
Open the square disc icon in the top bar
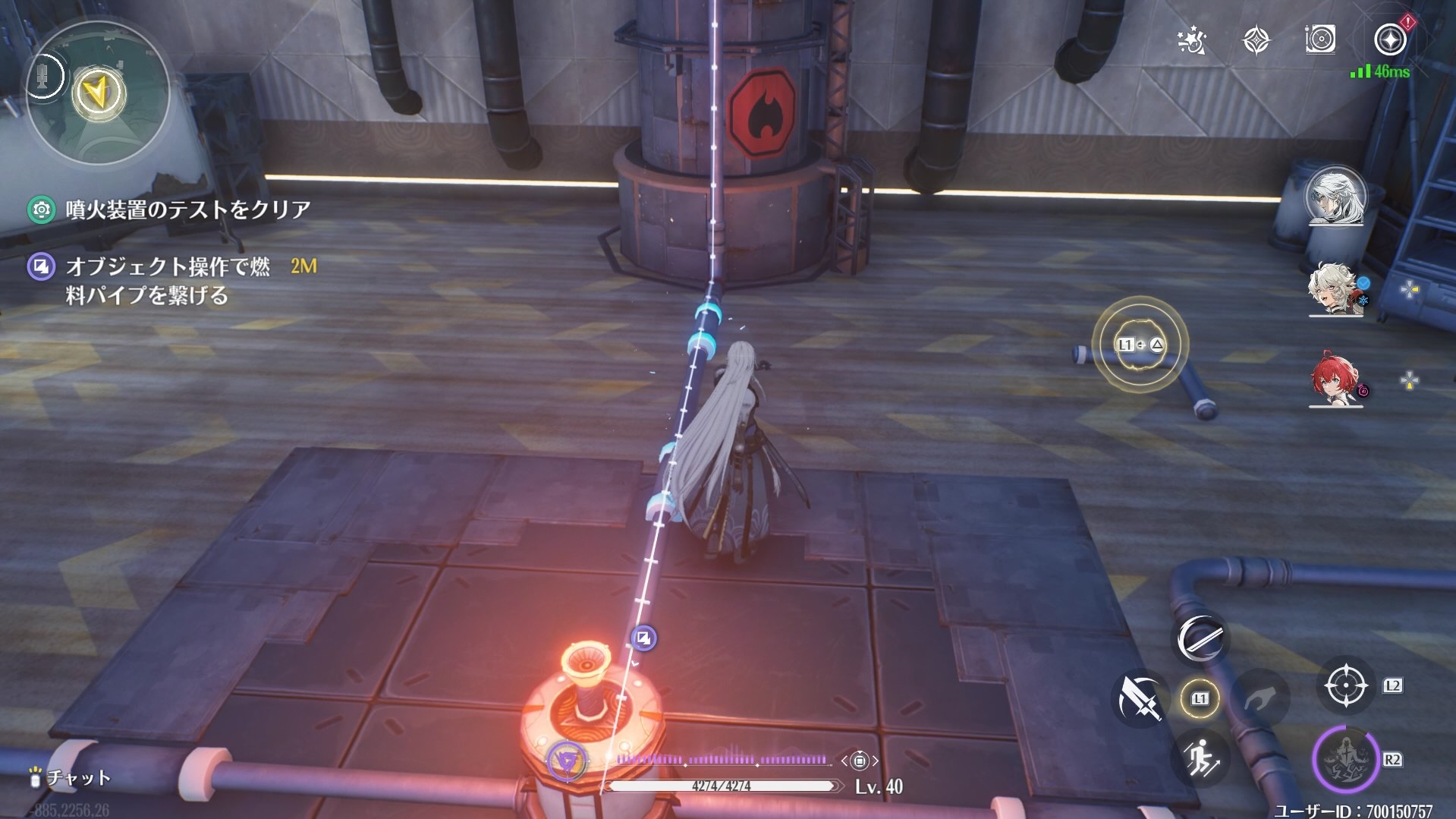(1320, 39)
